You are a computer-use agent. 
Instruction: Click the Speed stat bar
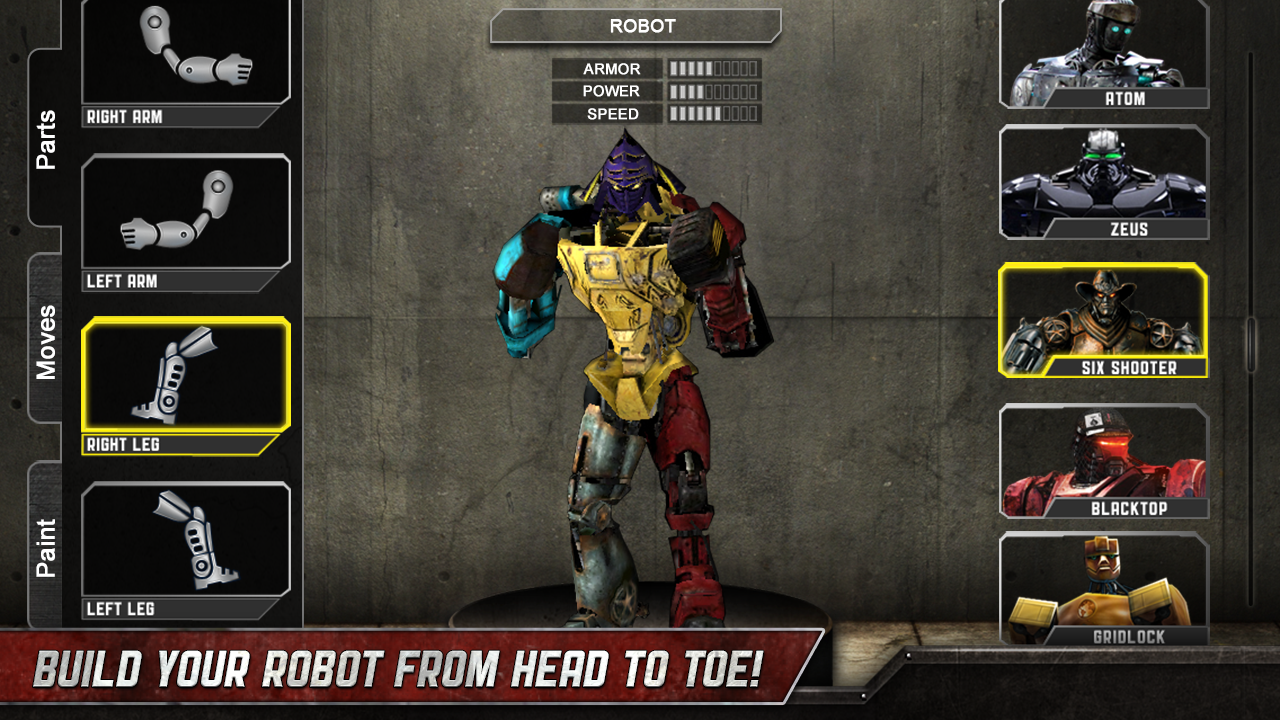(x=713, y=113)
